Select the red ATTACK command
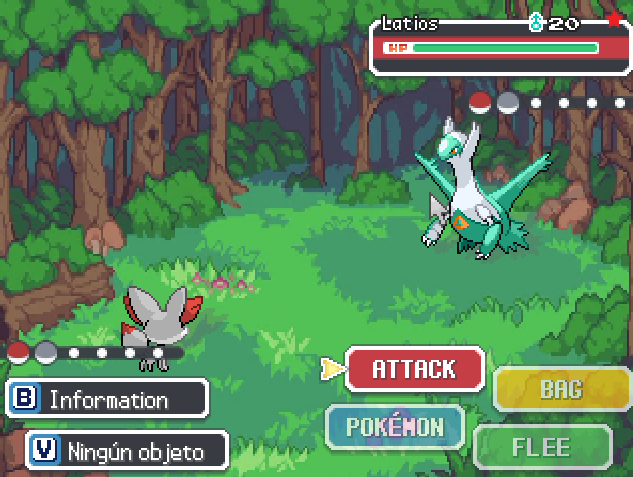The image size is (633, 477). pos(414,369)
